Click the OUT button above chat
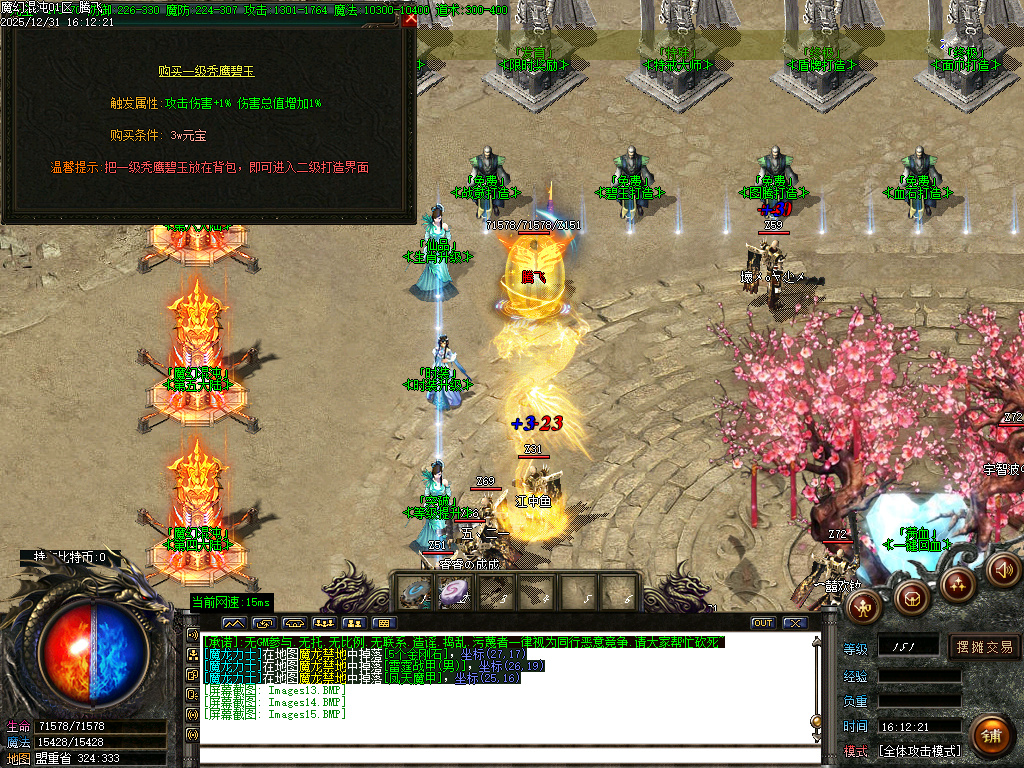 coord(763,623)
